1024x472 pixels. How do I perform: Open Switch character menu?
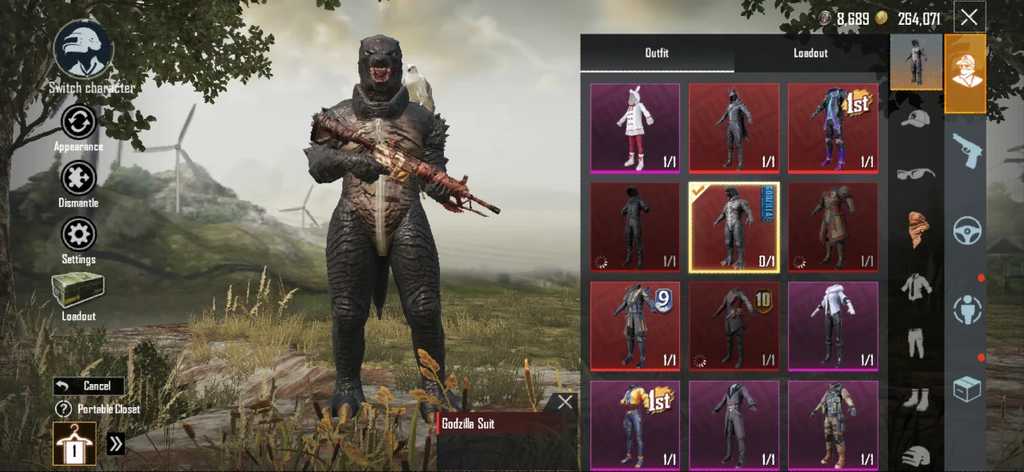point(83,50)
